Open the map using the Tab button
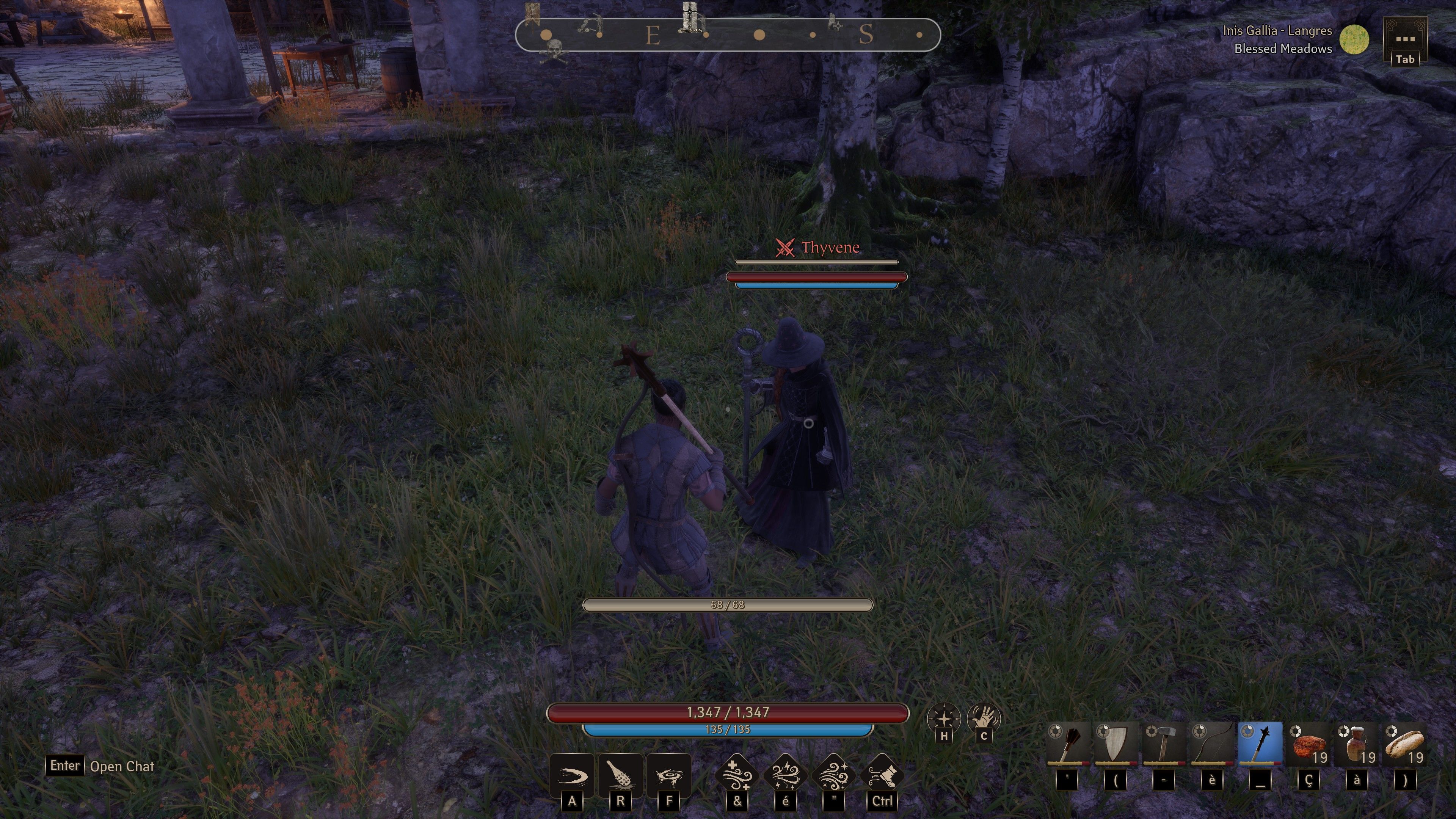1456x819 pixels. (x=1406, y=58)
